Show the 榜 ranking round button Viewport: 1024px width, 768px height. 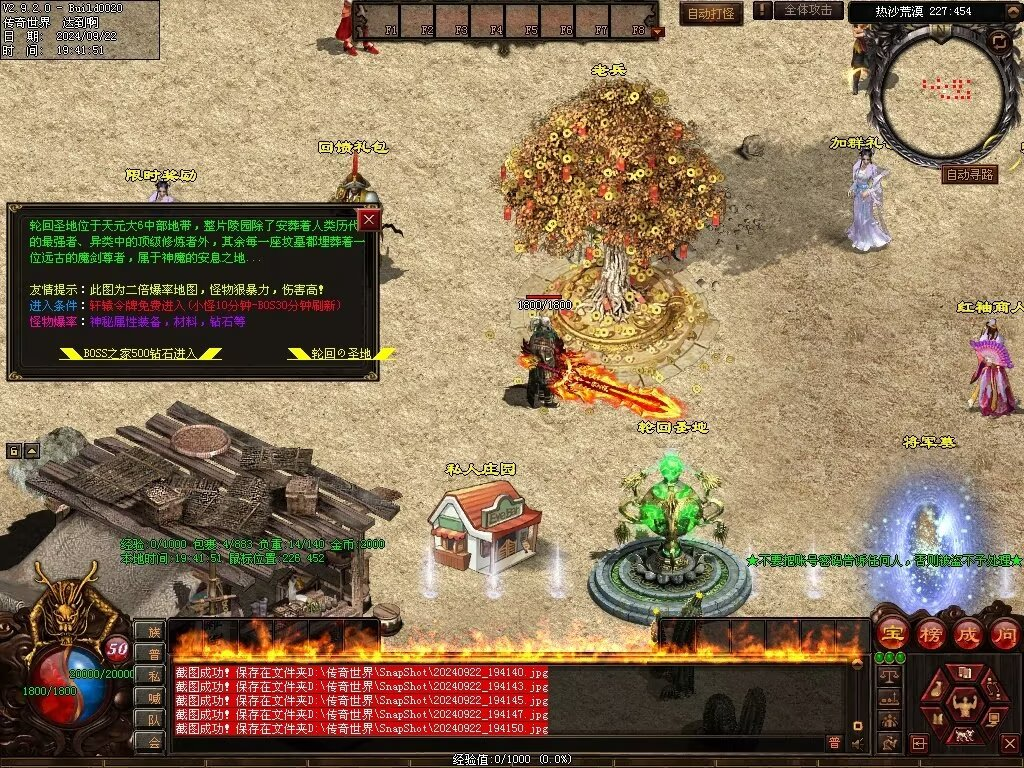coord(930,633)
